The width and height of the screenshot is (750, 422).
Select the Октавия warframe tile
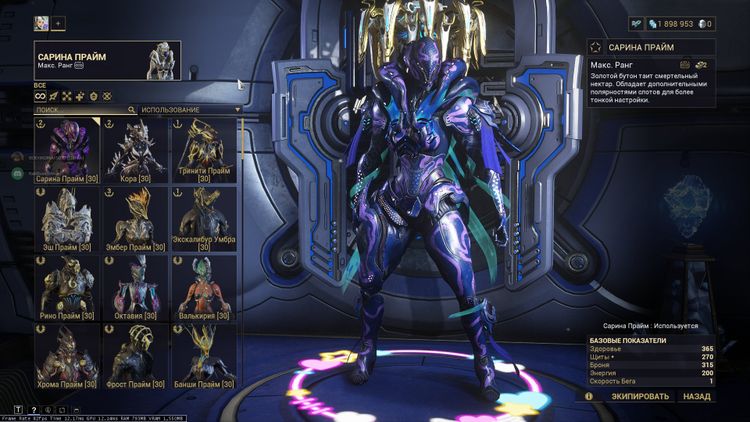134,288
